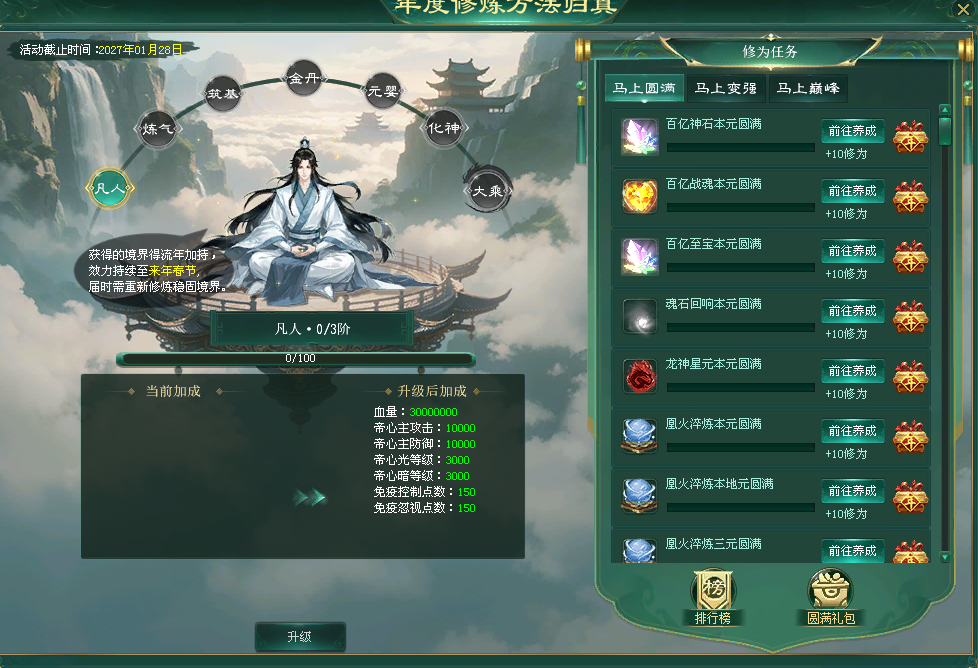Viewport: 978px width, 668px height.
Task: Go to 前往养成 for 百亿神石本元圆满
Action: pos(852,131)
